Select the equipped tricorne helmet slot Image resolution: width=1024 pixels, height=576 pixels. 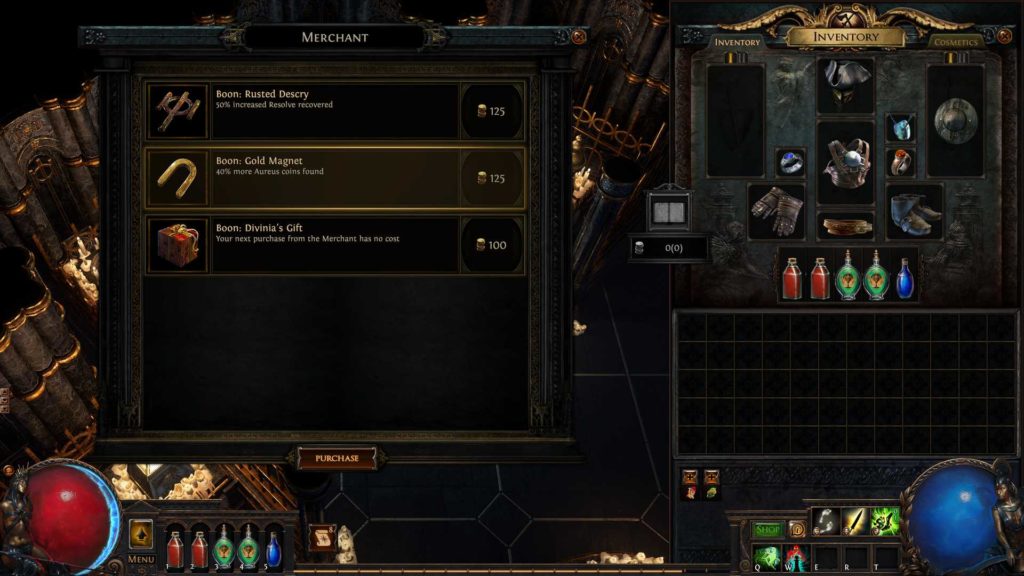pyautogui.click(x=845, y=82)
